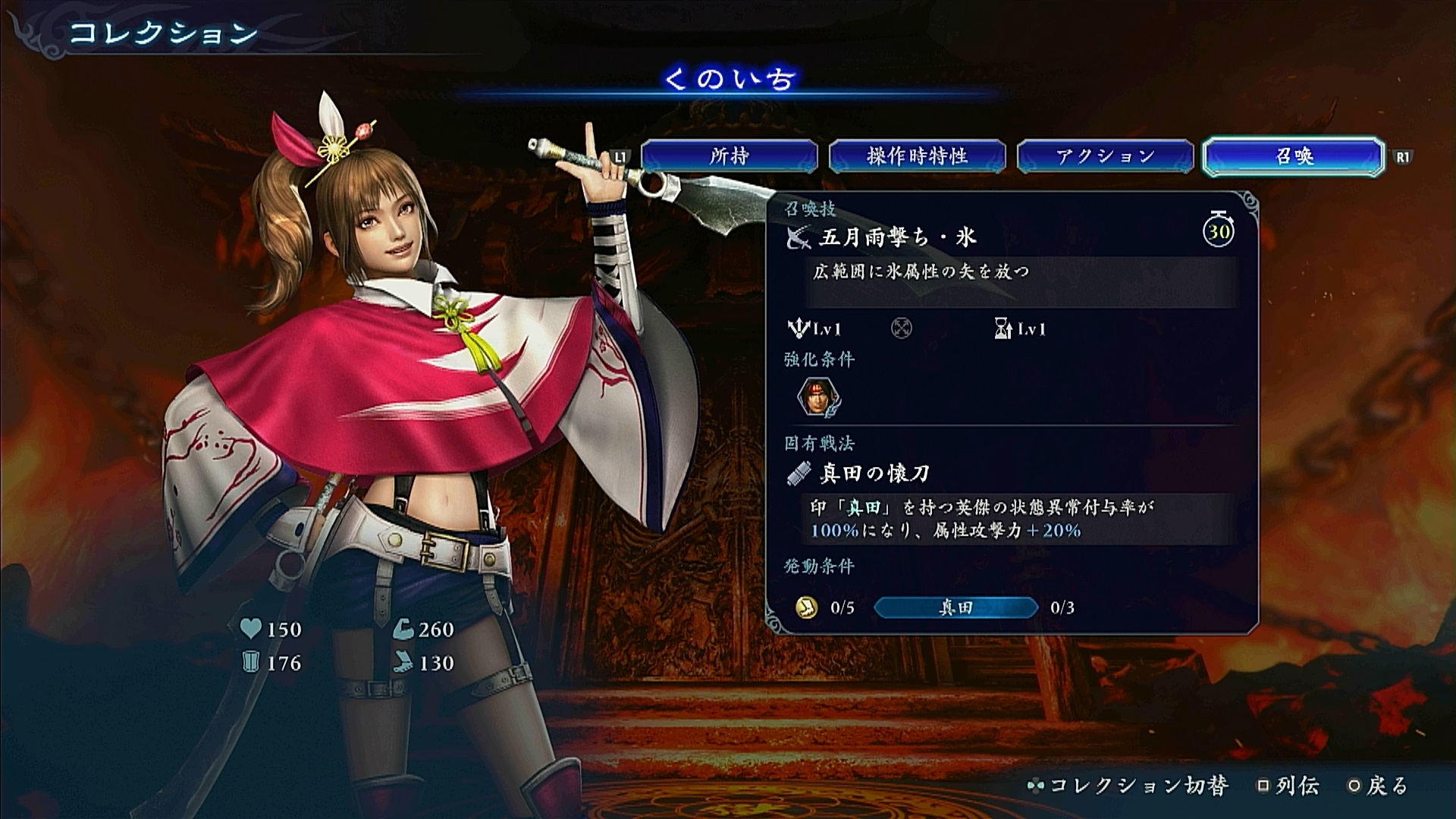Switch to the 所持 tab
This screenshot has width=1456, height=819.
pos(730,156)
